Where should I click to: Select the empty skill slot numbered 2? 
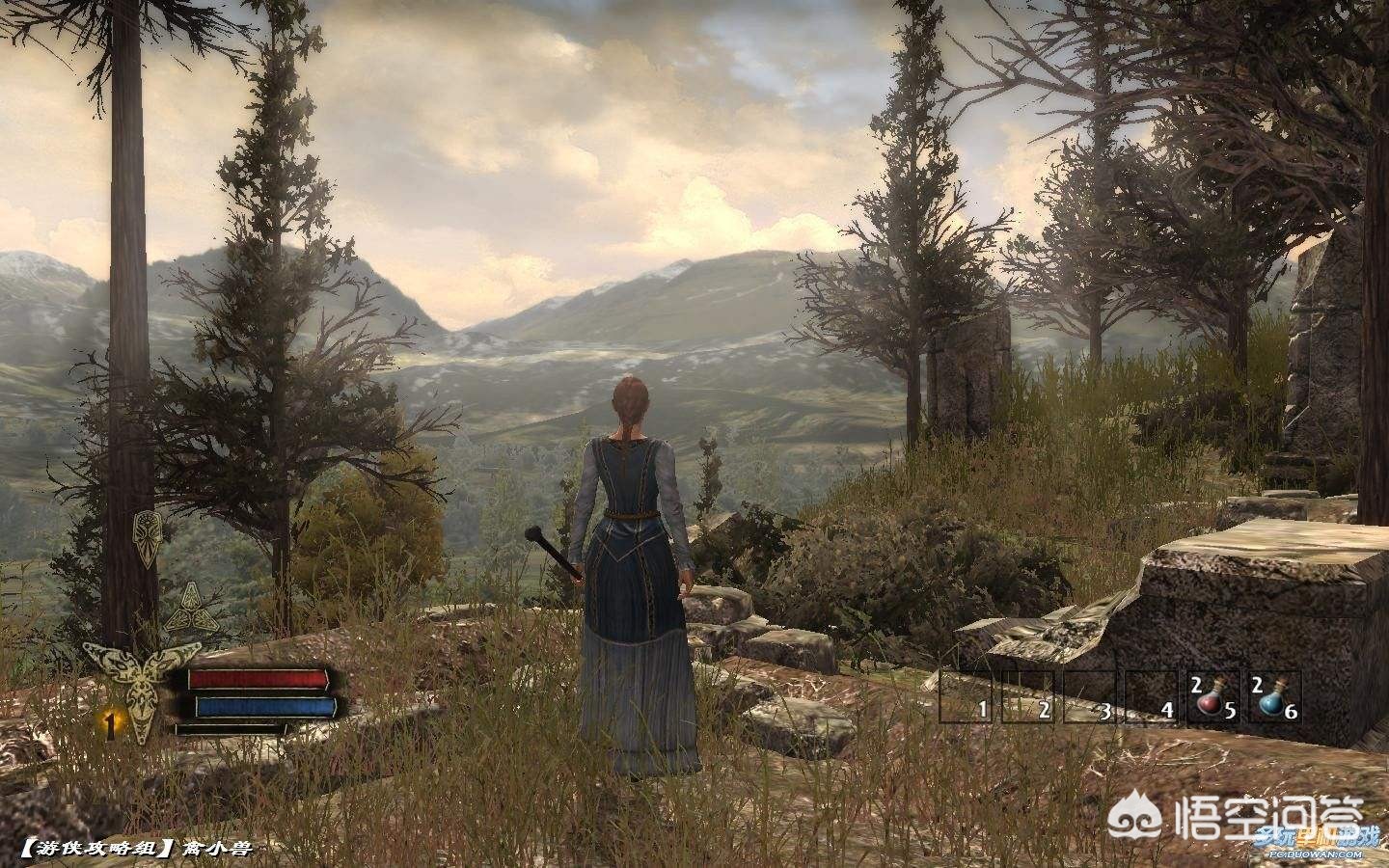1030,697
